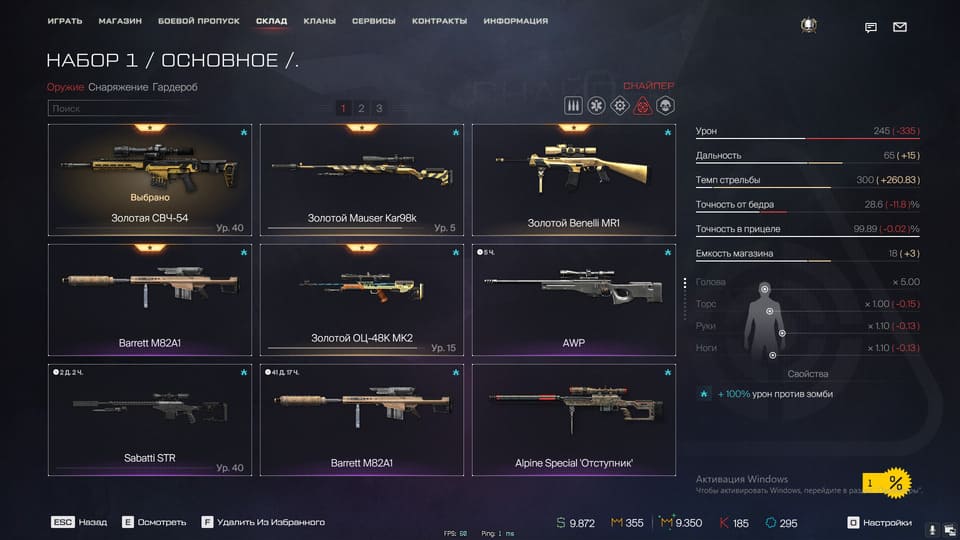The height and width of the screenshot is (540, 960).
Task: Open the mail envelope icon
Action: [x=900, y=27]
